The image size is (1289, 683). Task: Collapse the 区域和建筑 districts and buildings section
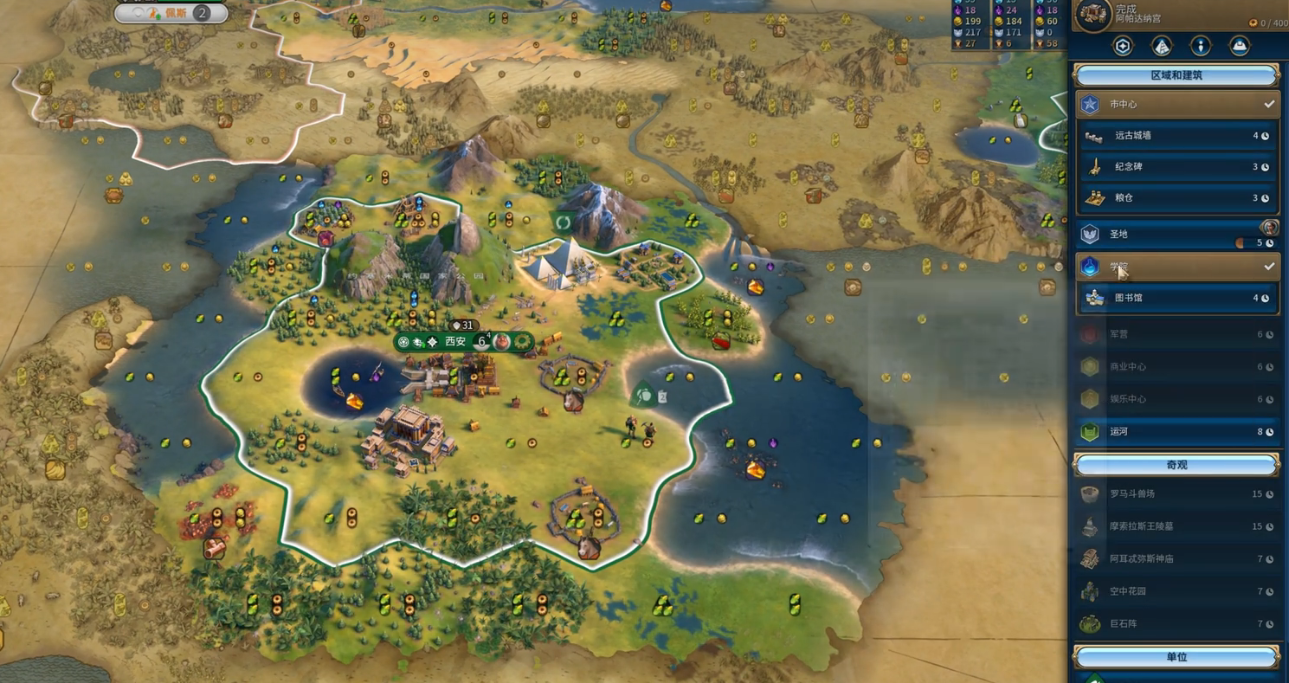(1176, 75)
